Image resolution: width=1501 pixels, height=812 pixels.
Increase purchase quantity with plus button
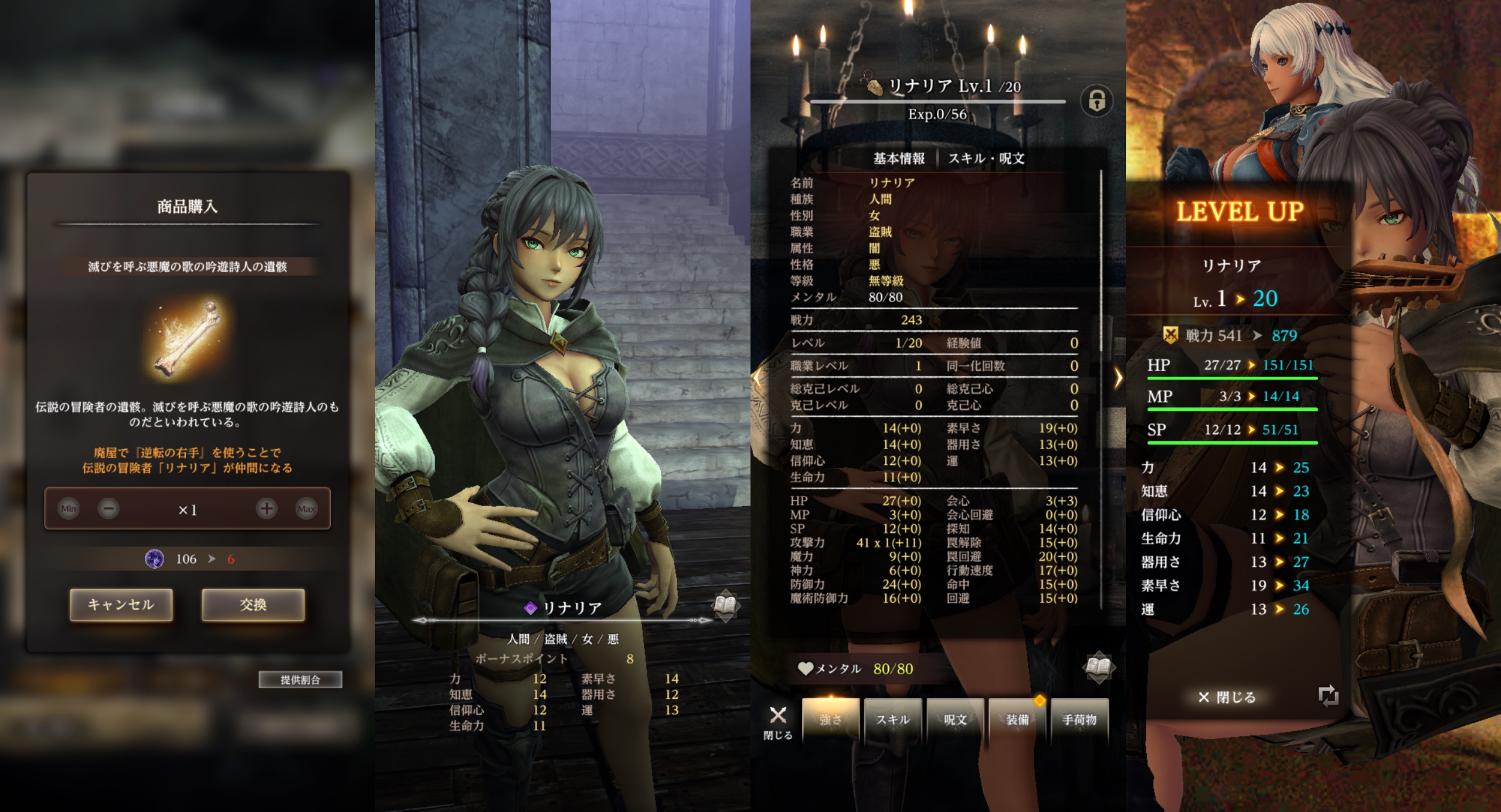point(266,509)
